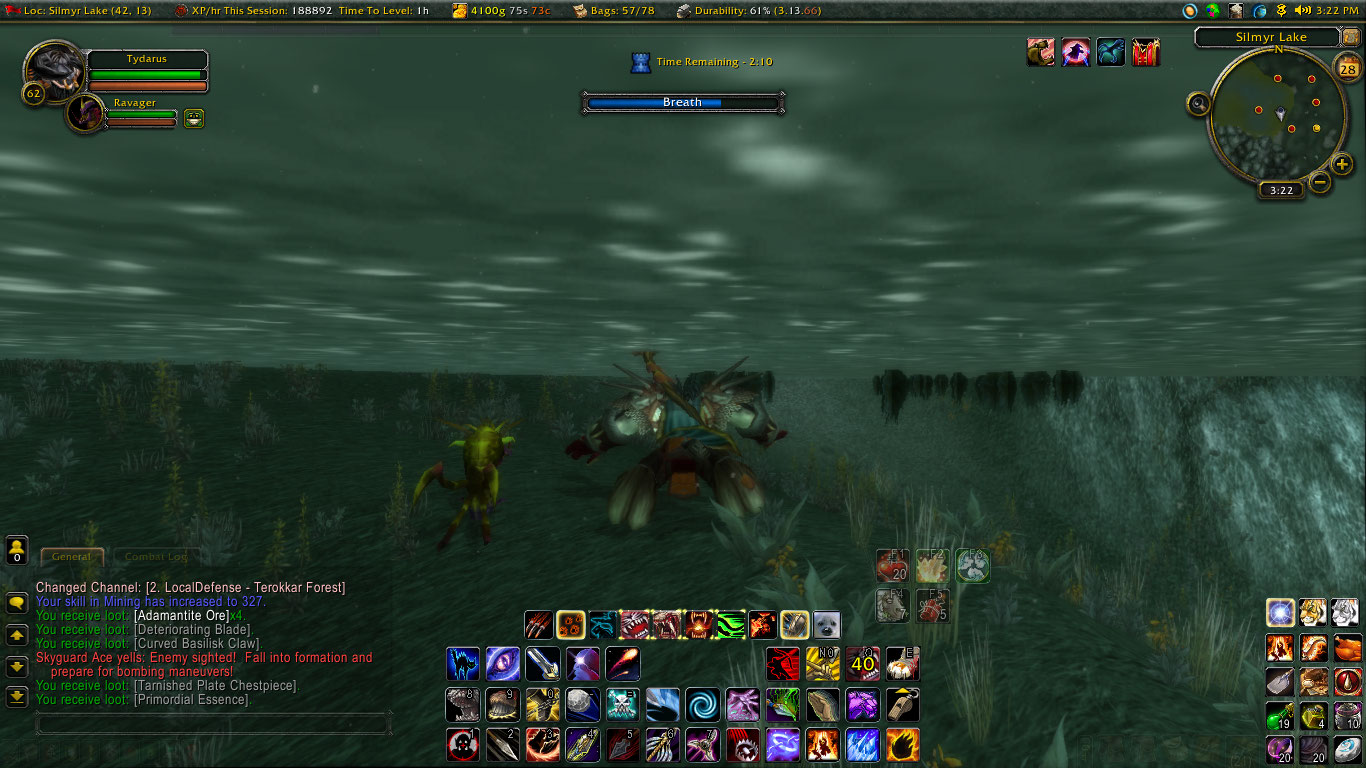Expand chat upward with the green up arrow

click(16, 637)
